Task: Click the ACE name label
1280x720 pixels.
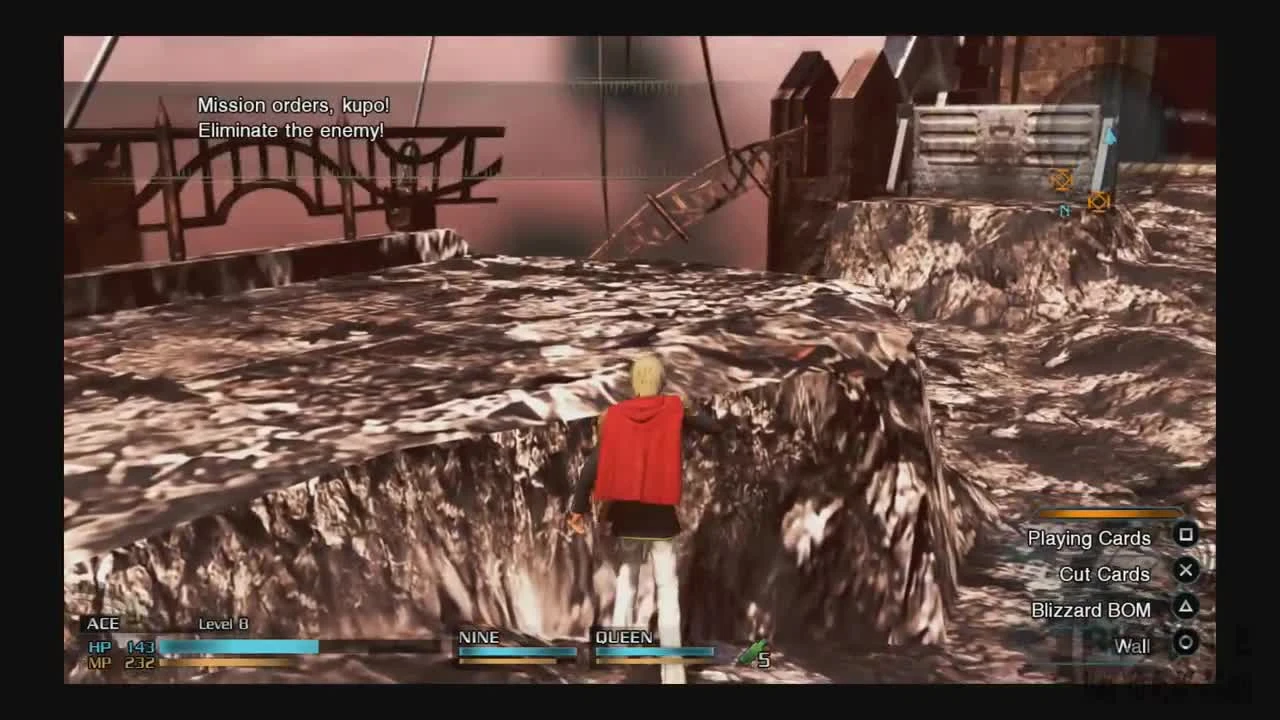Action: (103, 623)
